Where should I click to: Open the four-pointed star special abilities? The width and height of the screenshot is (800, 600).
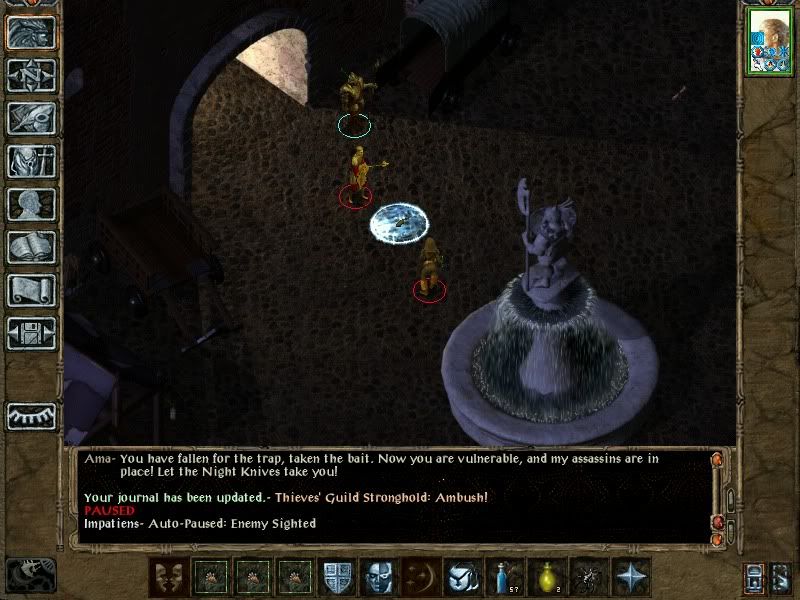coord(633,577)
